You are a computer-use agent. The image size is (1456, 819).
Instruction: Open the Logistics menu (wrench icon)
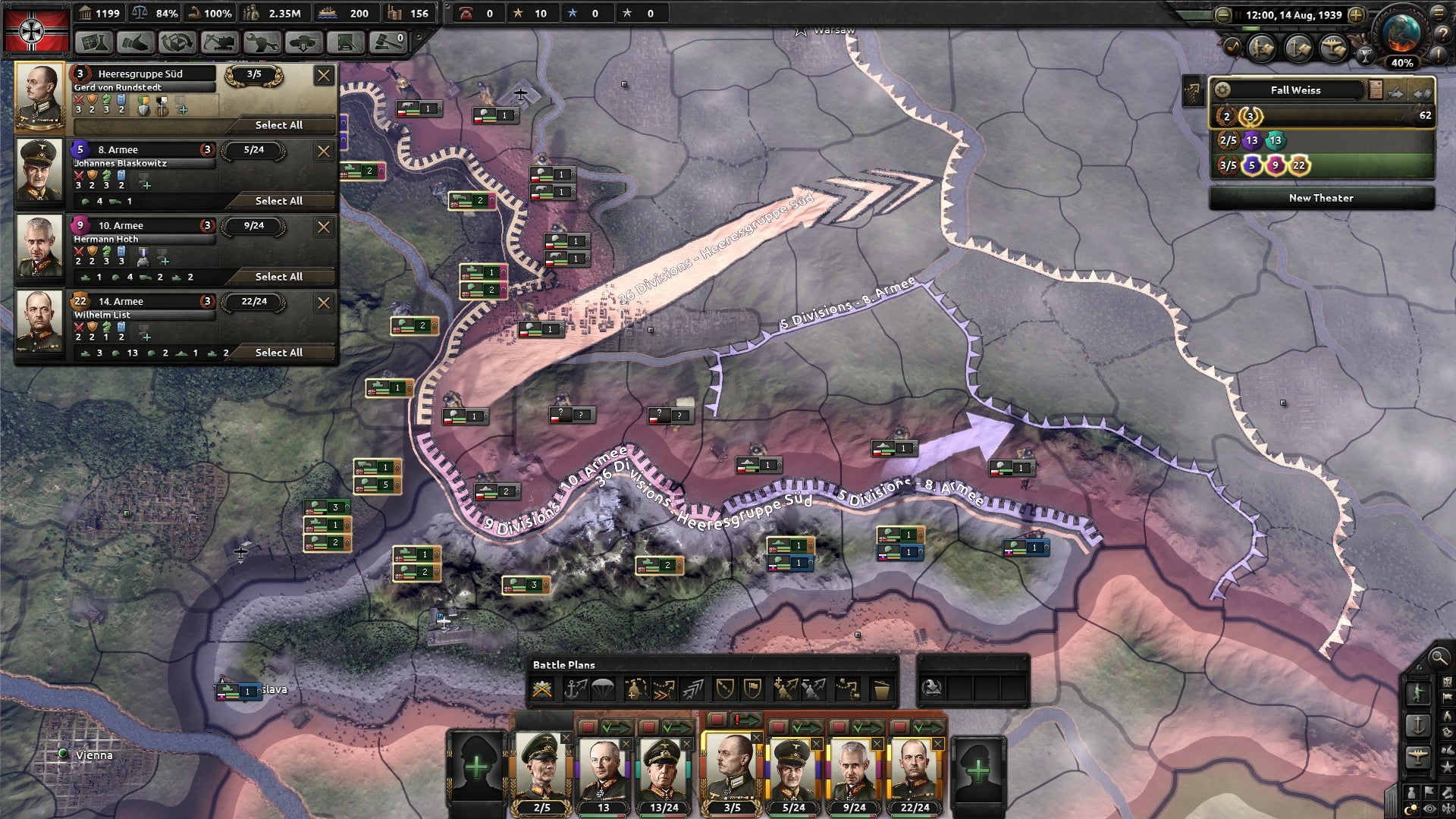click(261, 41)
